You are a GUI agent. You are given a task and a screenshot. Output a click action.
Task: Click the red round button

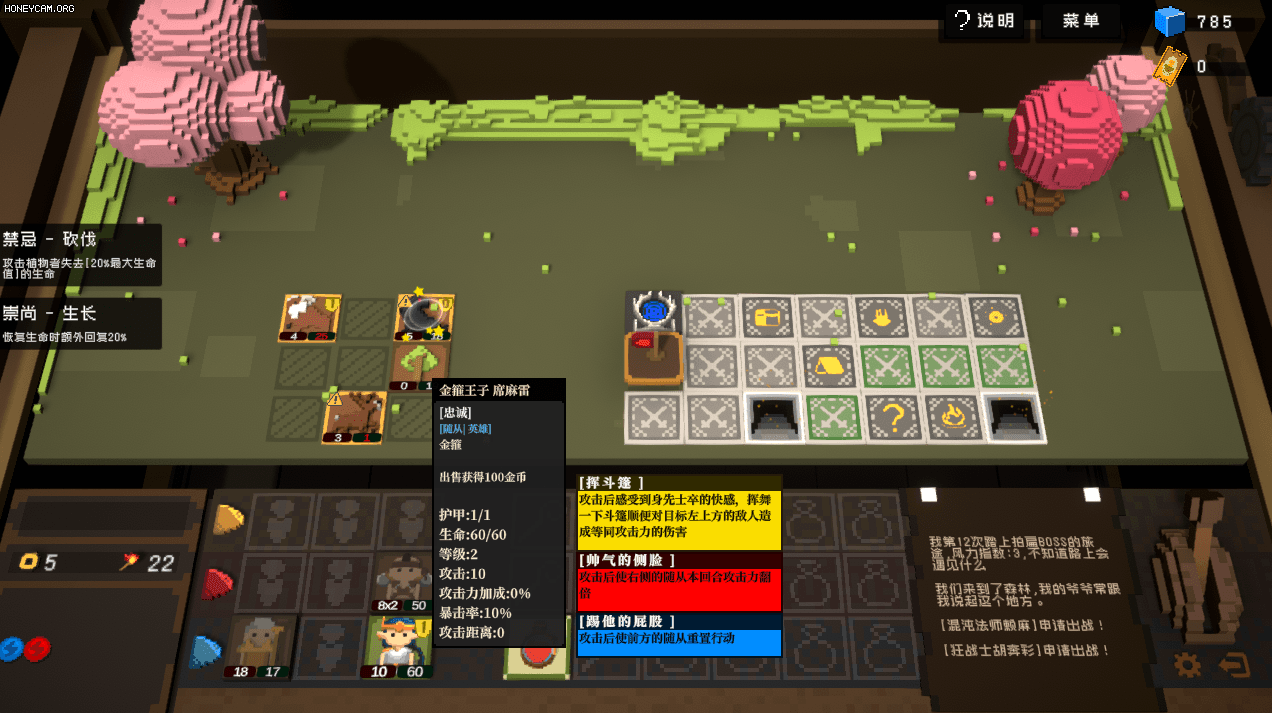coord(536,660)
